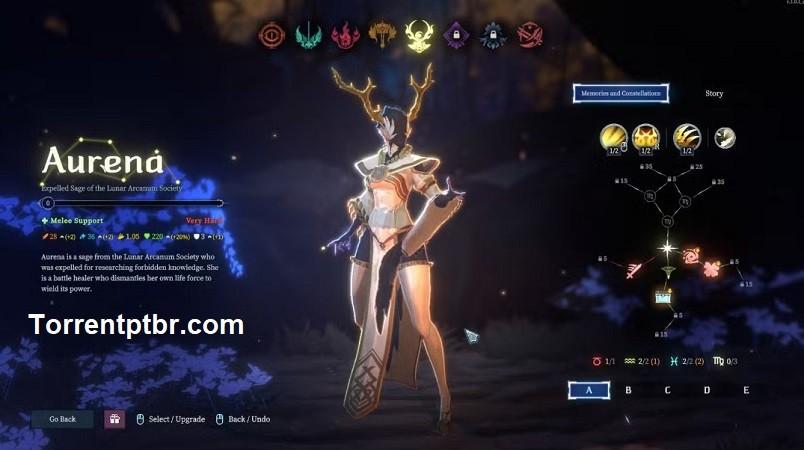Click the glowing central star constellation node

pos(667,248)
